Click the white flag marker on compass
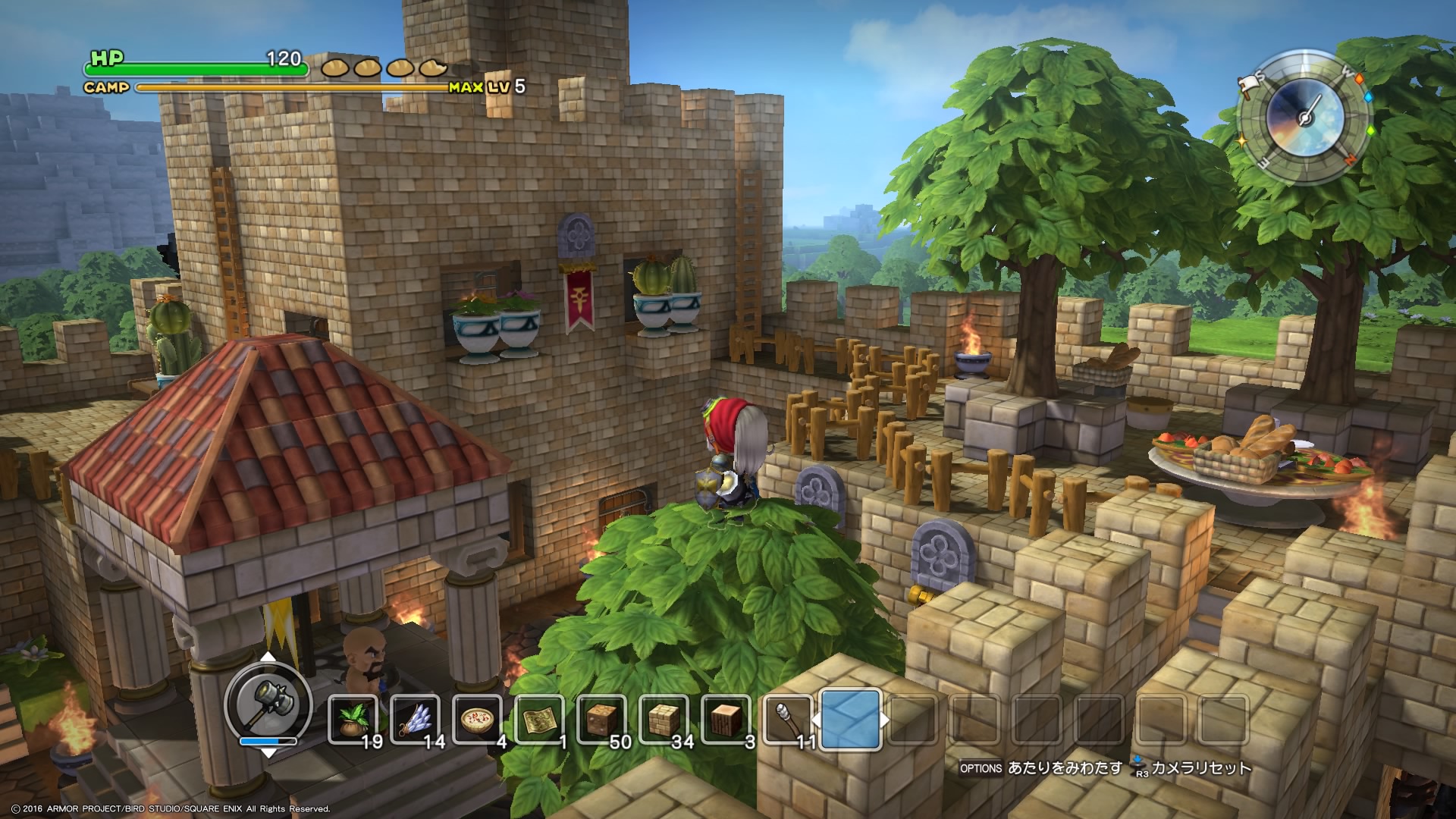 click(x=1248, y=85)
